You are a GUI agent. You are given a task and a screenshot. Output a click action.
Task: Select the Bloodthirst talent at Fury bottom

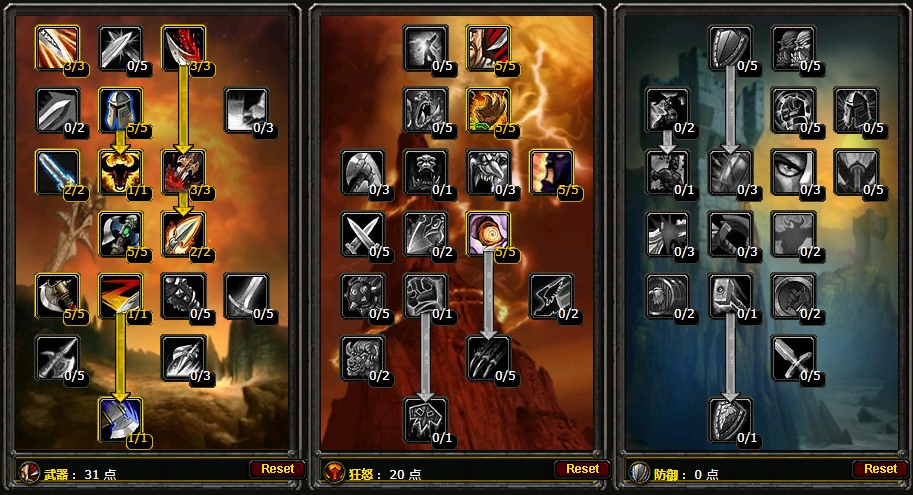point(425,419)
